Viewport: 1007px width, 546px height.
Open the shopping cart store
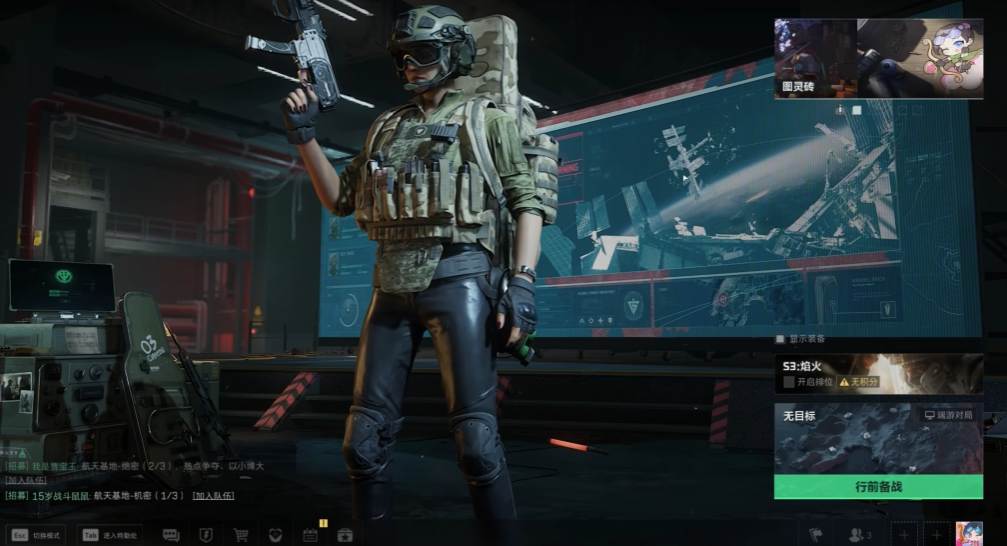pos(241,535)
